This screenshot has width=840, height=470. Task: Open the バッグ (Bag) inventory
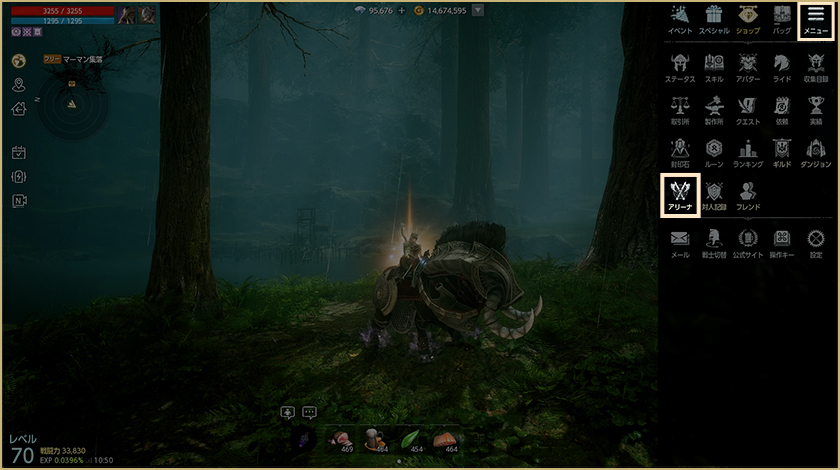tap(782, 19)
